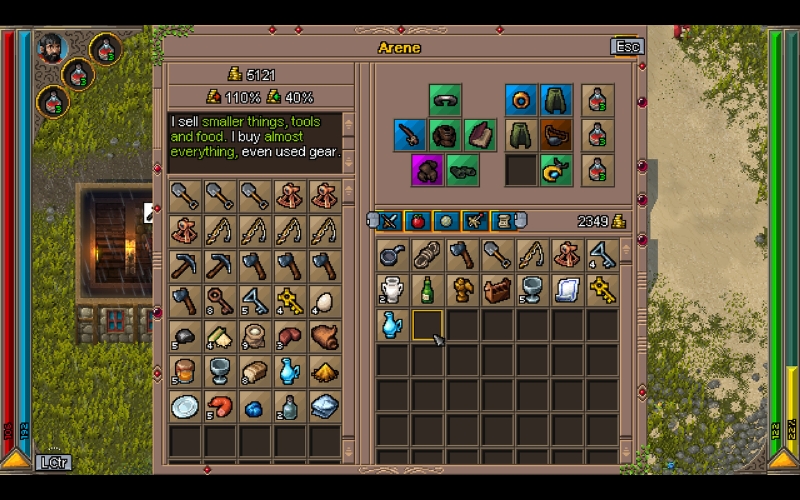Show the scroll category filter
Screen dimensions: 800x500
click(x=503, y=221)
